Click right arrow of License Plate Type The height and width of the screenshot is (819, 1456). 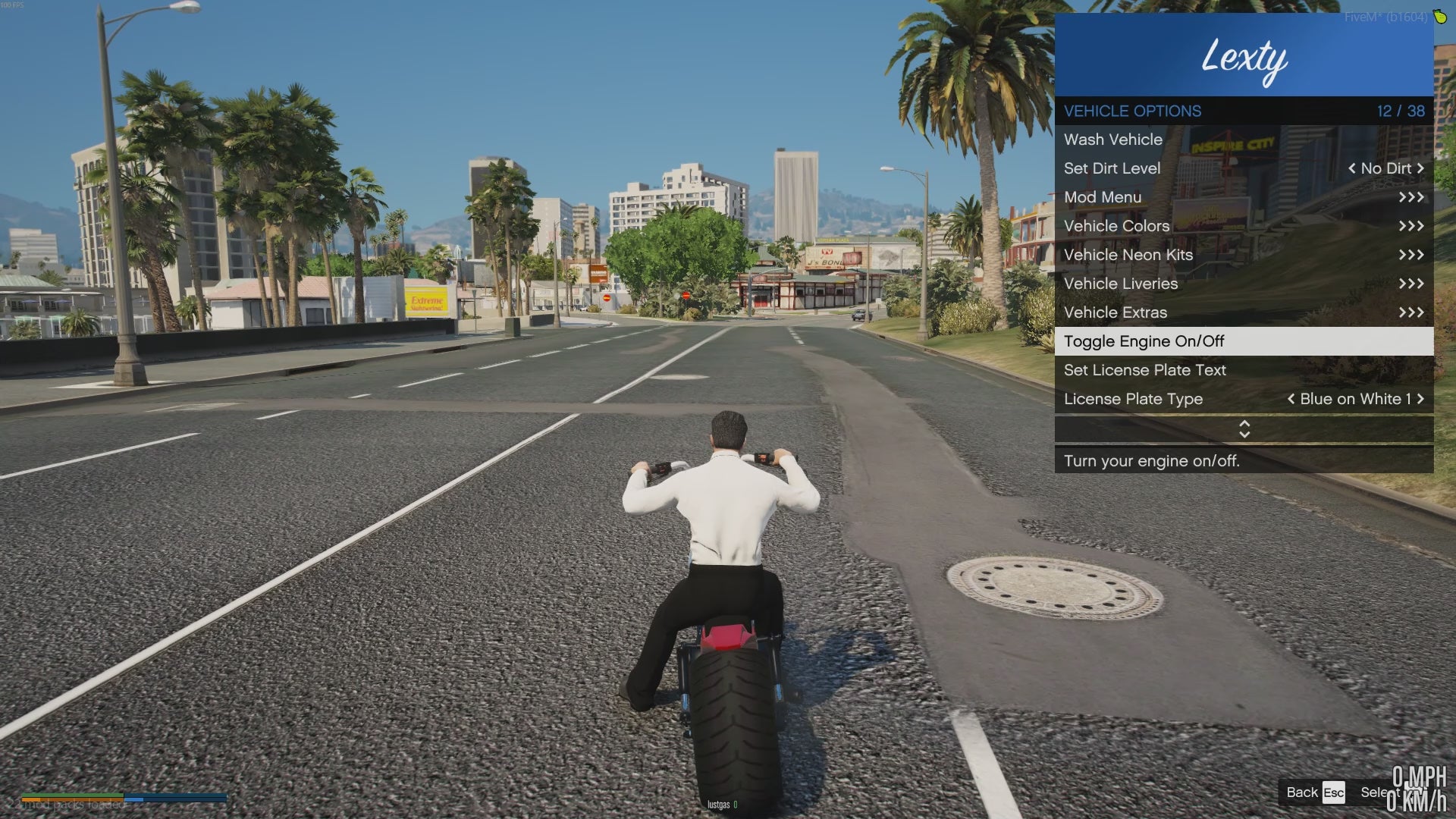(x=1420, y=399)
